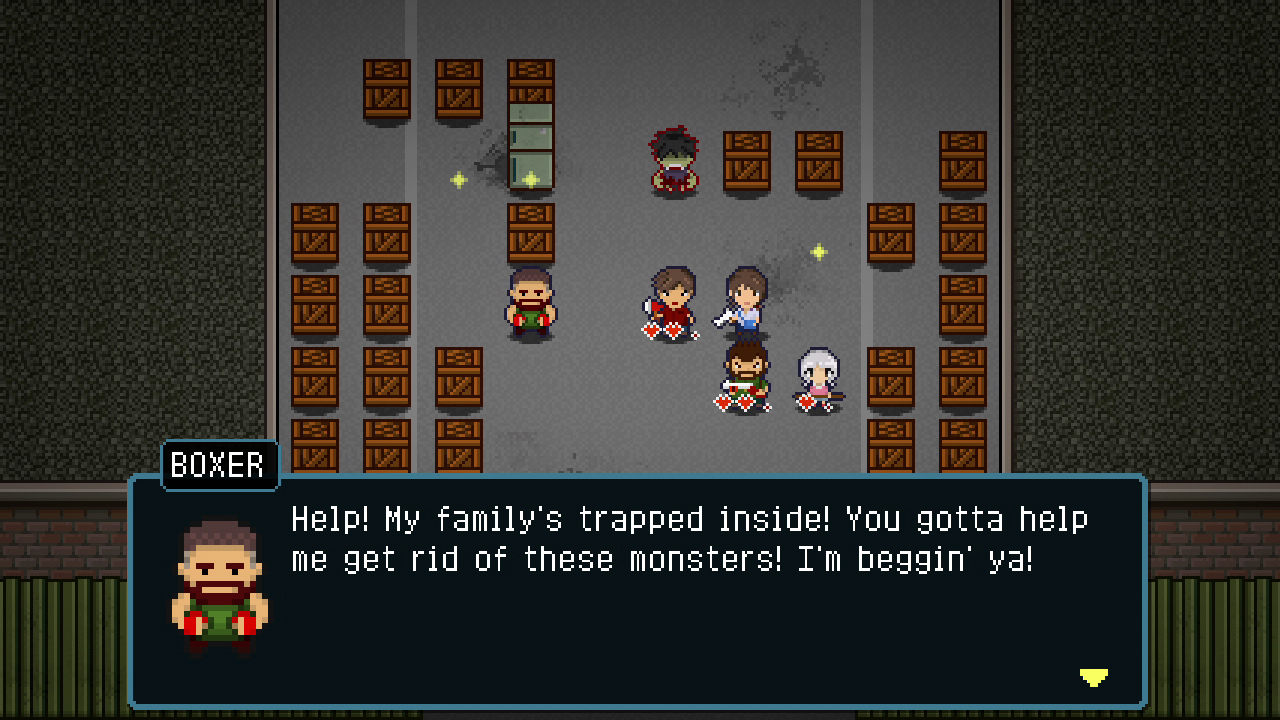Click the sparkle left of the fridge

(x=458, y=179)
